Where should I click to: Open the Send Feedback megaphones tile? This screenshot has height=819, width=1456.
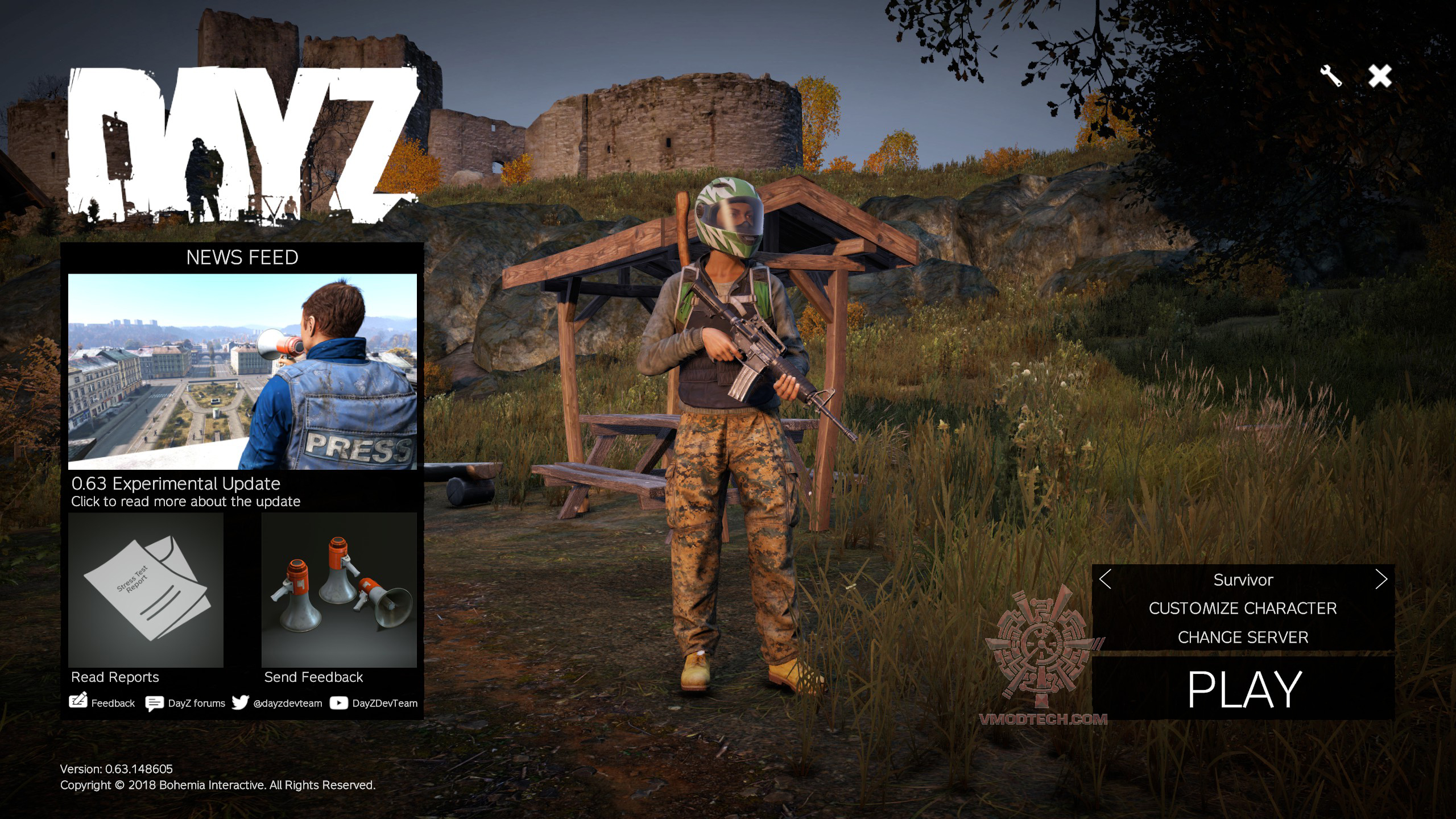(x=339, y=590)
